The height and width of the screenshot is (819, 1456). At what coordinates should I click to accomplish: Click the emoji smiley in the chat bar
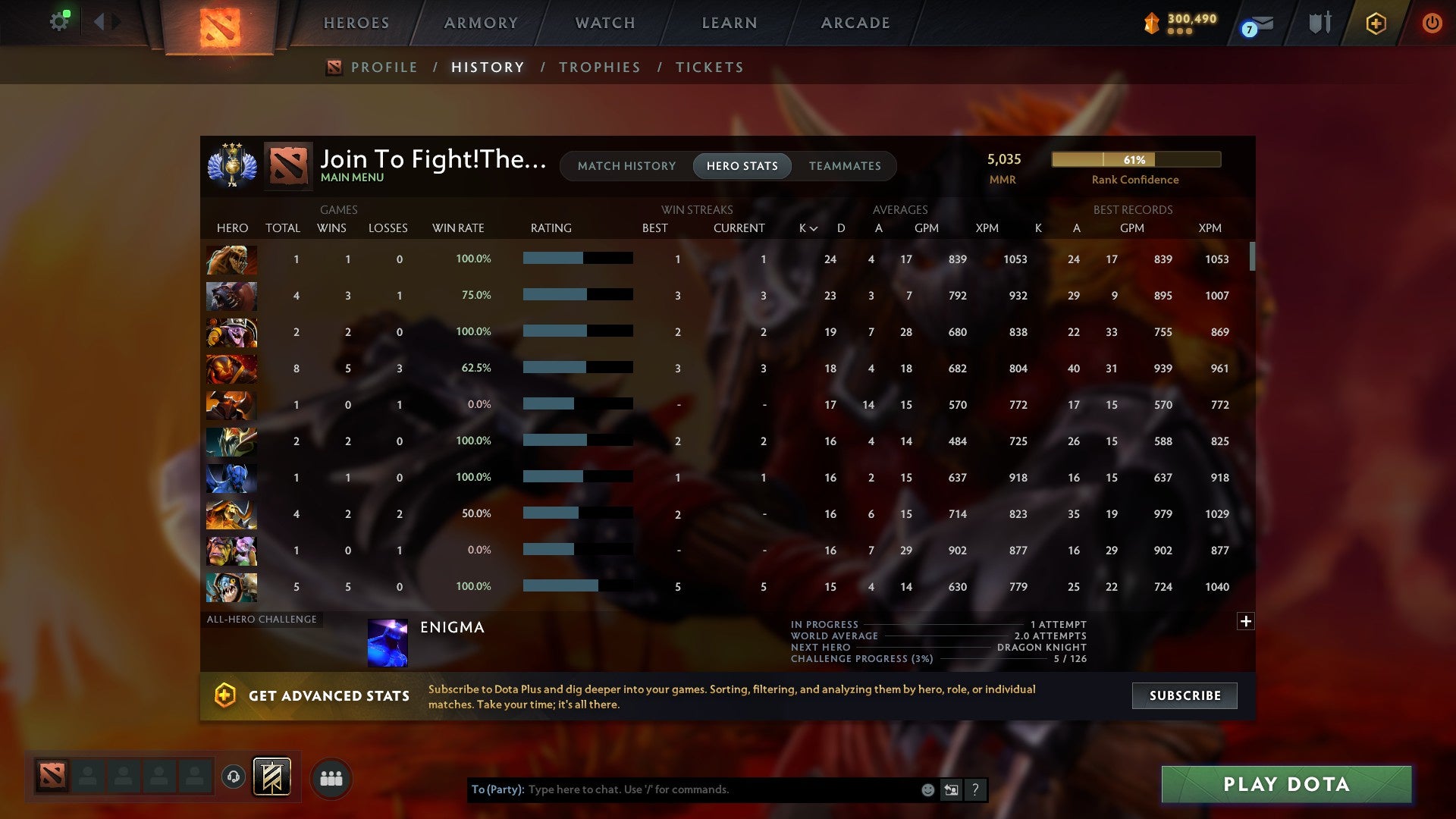[927, 789]
